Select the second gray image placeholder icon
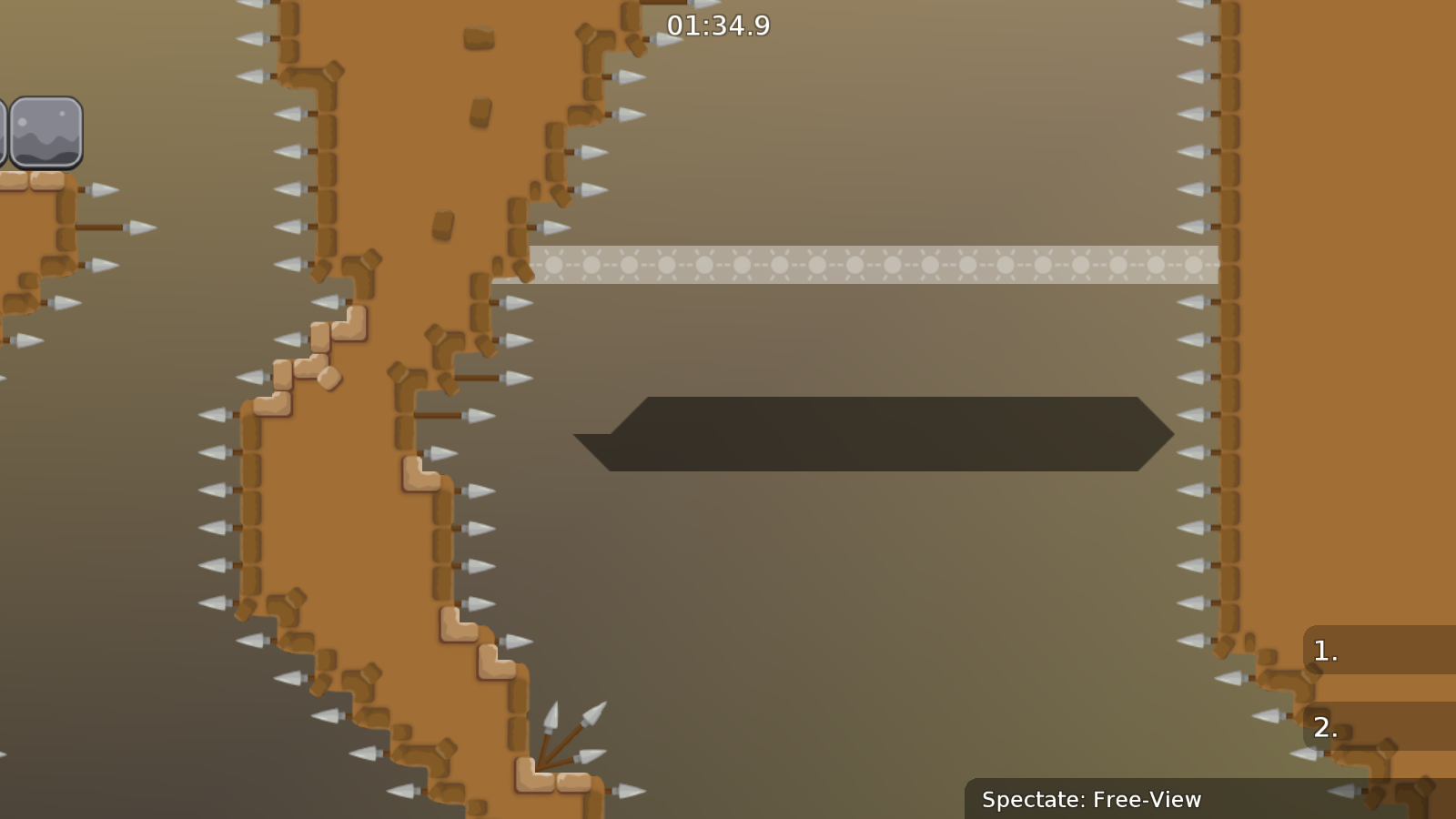Viewport: 1456px width, 819px height. 47,132
